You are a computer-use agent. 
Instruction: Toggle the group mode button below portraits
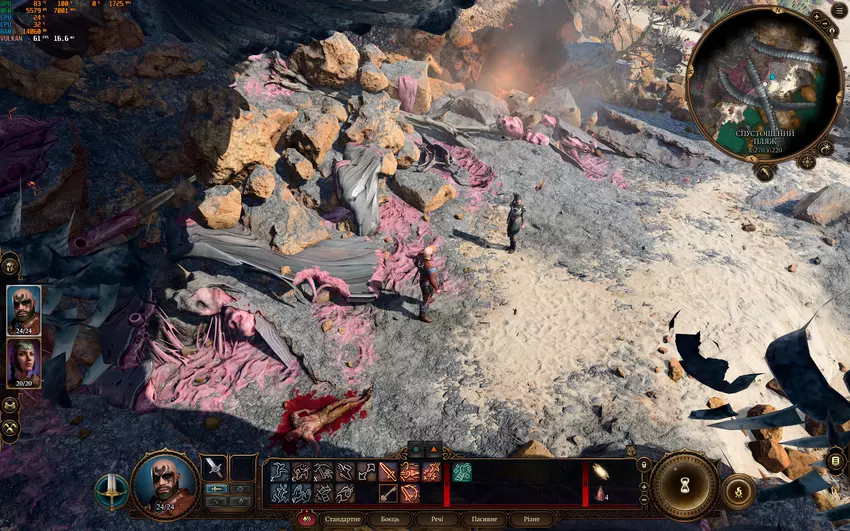tap(10, 405)
